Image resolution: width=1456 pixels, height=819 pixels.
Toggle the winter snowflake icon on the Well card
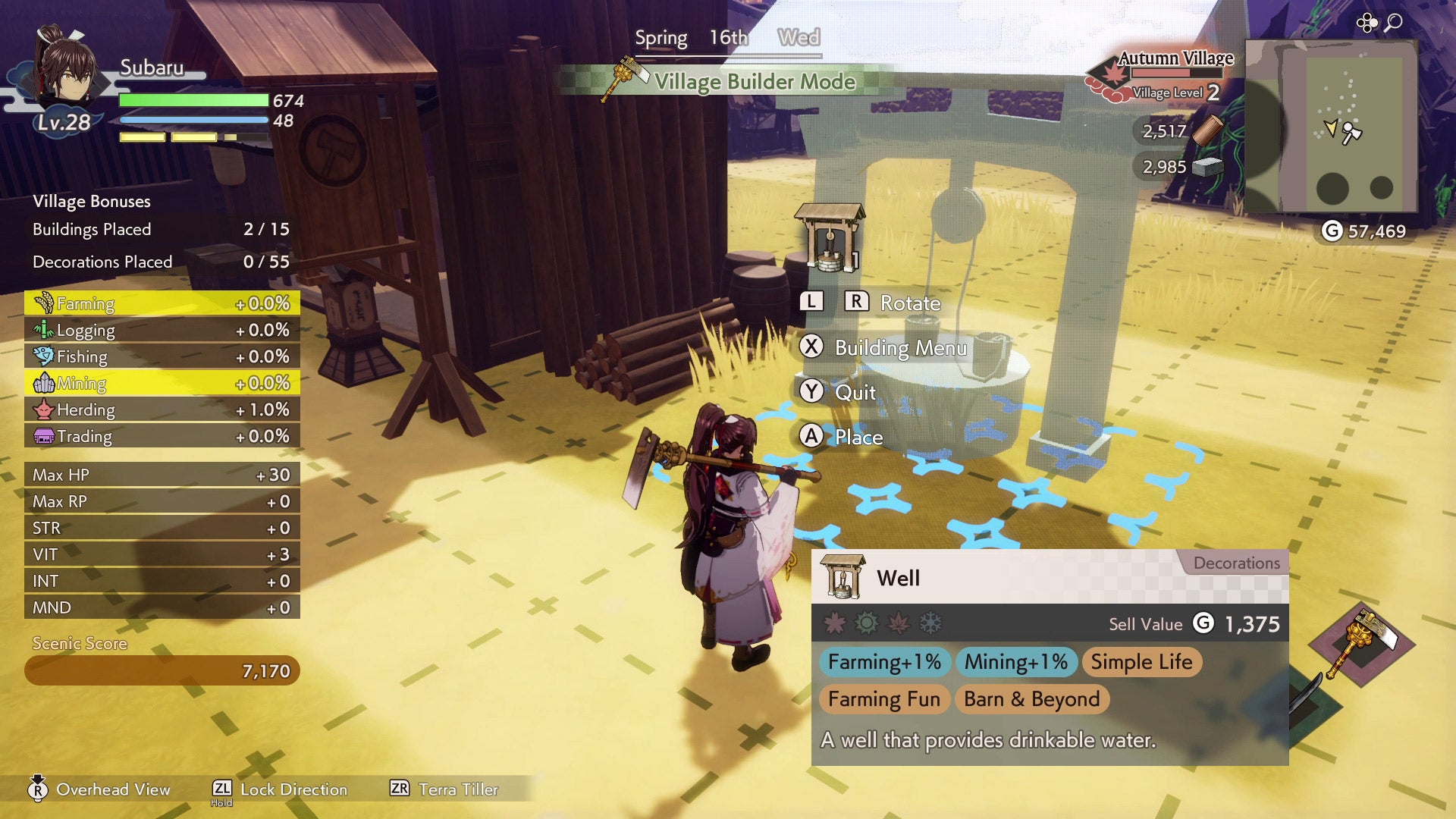pos(930,623)
